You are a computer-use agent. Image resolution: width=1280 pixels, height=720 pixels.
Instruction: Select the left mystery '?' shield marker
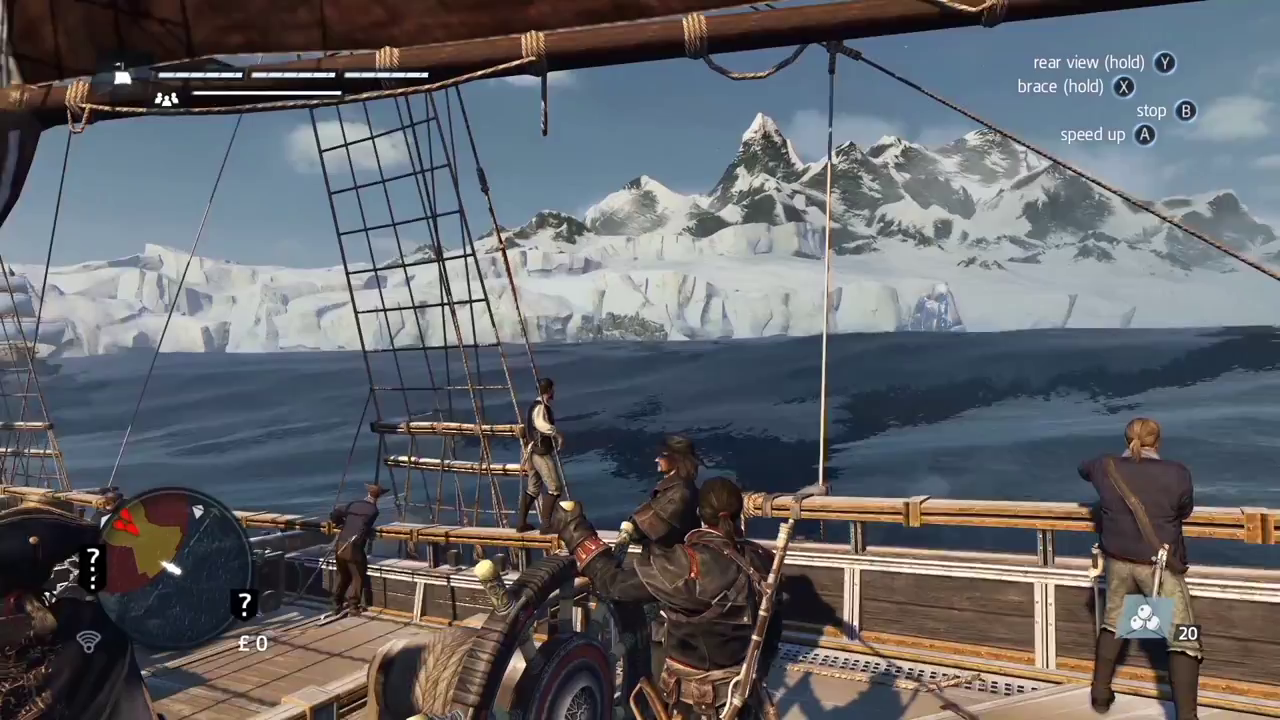pos(93,565)
